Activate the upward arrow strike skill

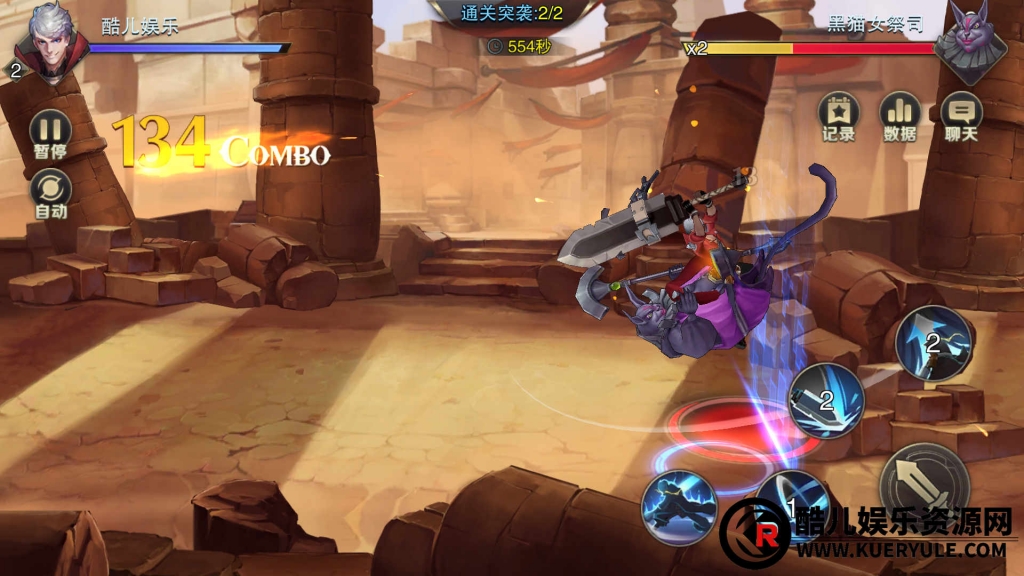point(933,343)
